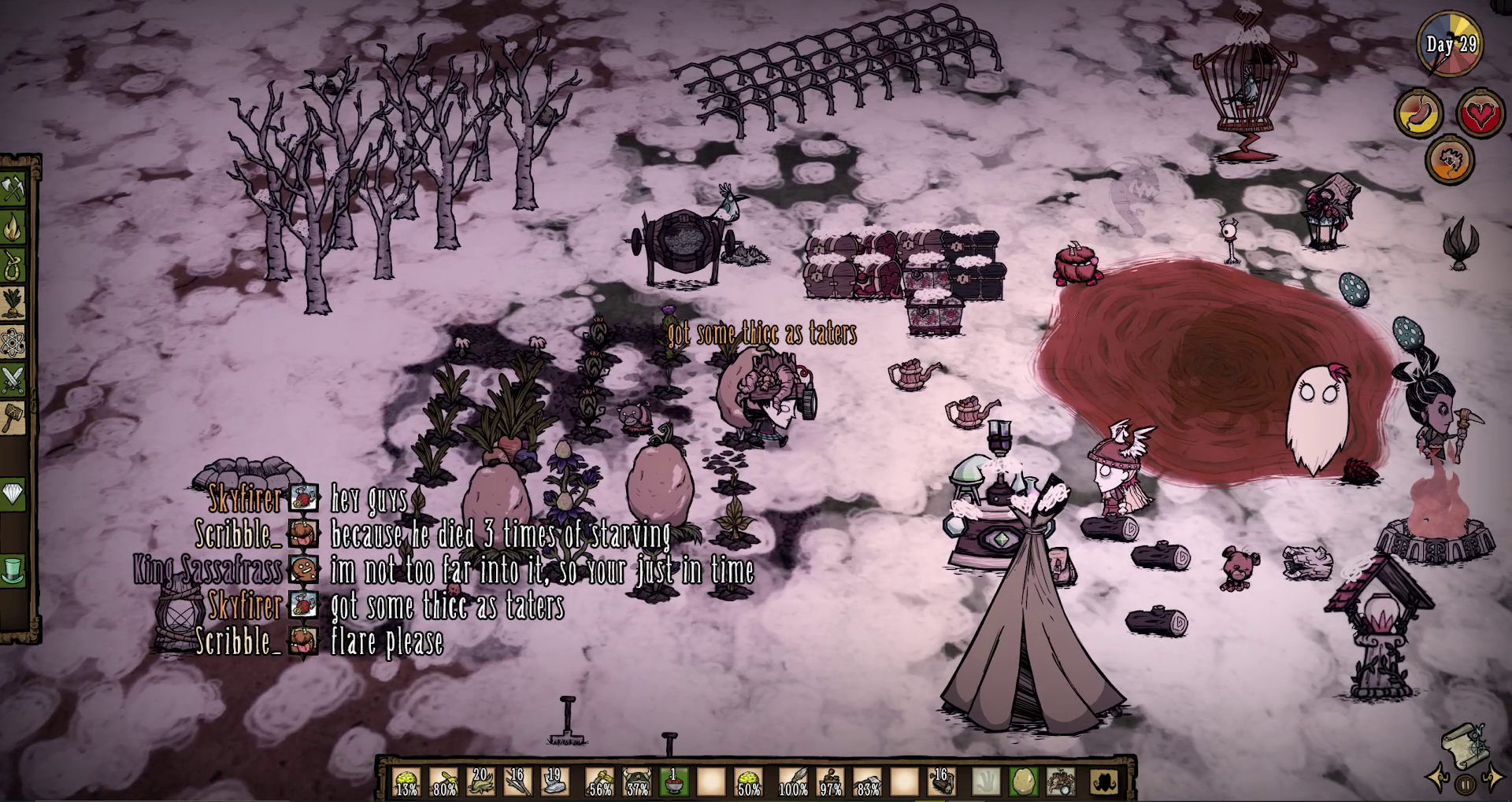The image size is (1512, 802).
Task: Rotate camera with the right arrow
Action: pos(1491,779)
